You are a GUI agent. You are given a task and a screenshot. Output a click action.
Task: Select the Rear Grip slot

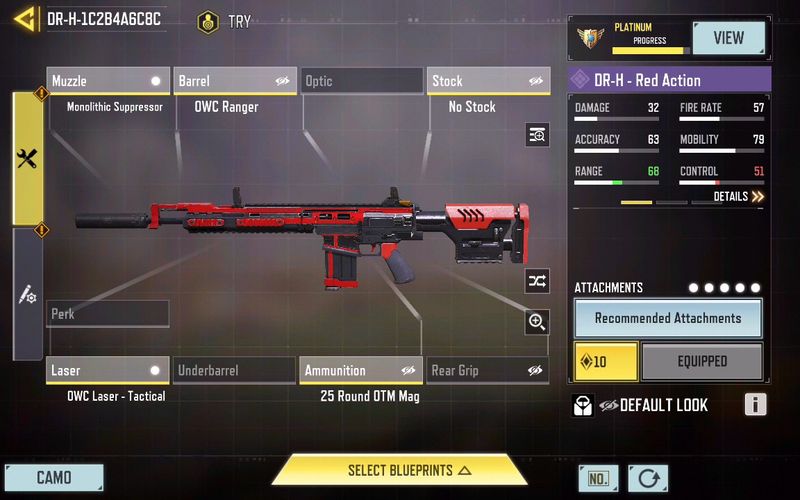(489, 371)
